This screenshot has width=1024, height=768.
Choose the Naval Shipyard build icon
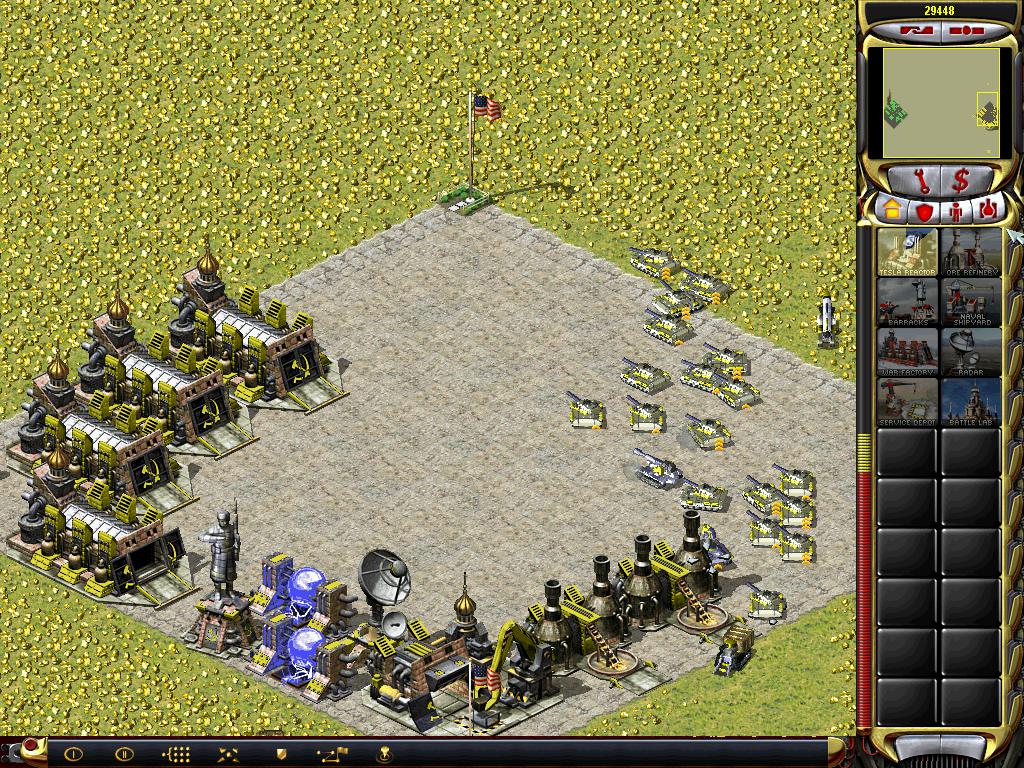tap(971, 302)
